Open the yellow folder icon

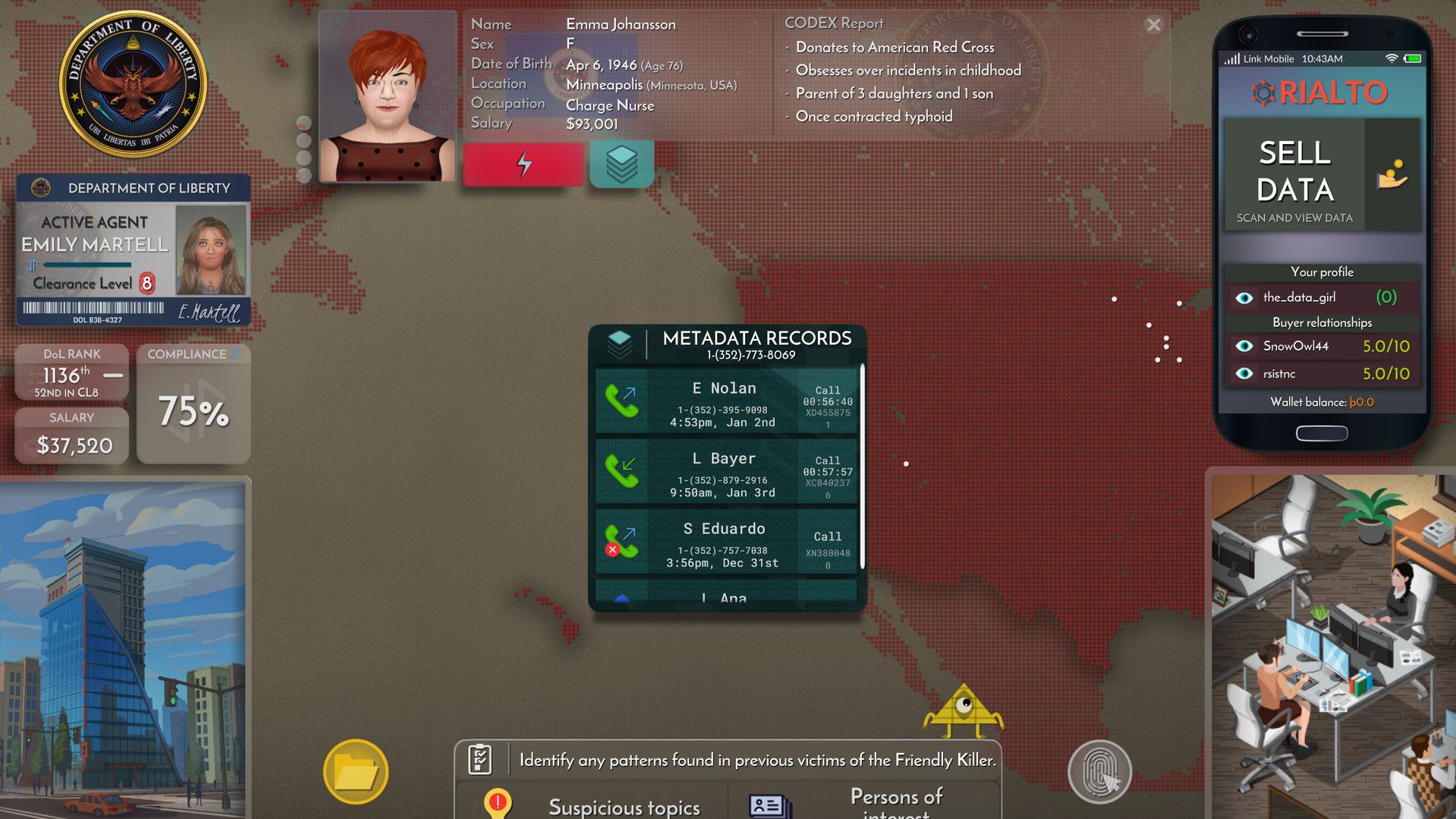(x=355, y=772)
